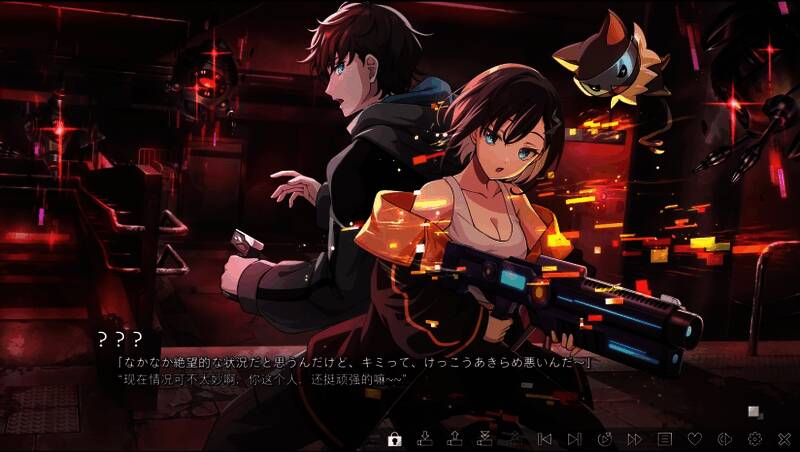This screenshot has width=800, height=452.
Task: Replay the voice line (speaker icon)
Action: pyautogui.click(x=724, y=438)
